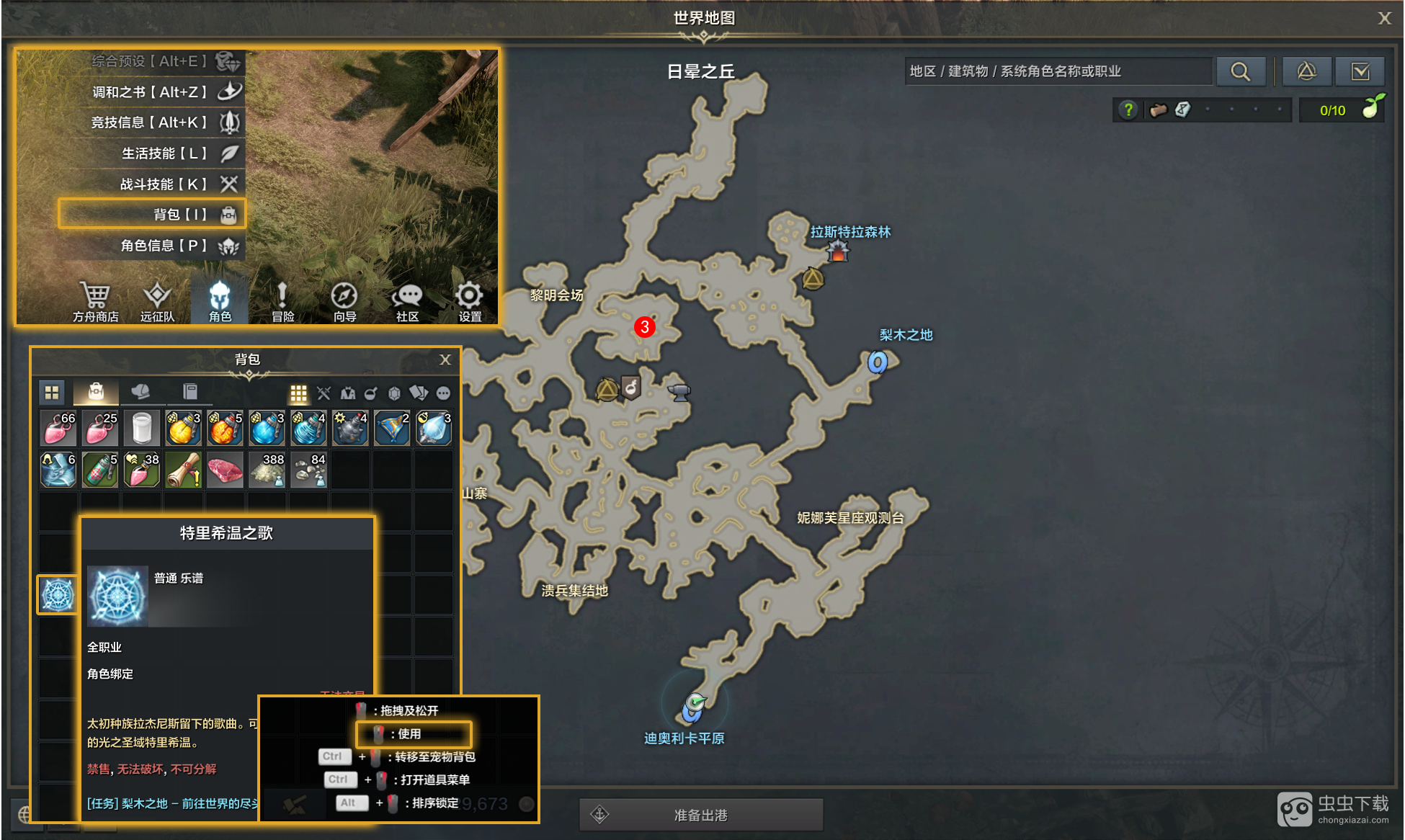Click the red numbered 3 map marker
The width and height of the screenshot is (1405, 840).
coord(645,327)
